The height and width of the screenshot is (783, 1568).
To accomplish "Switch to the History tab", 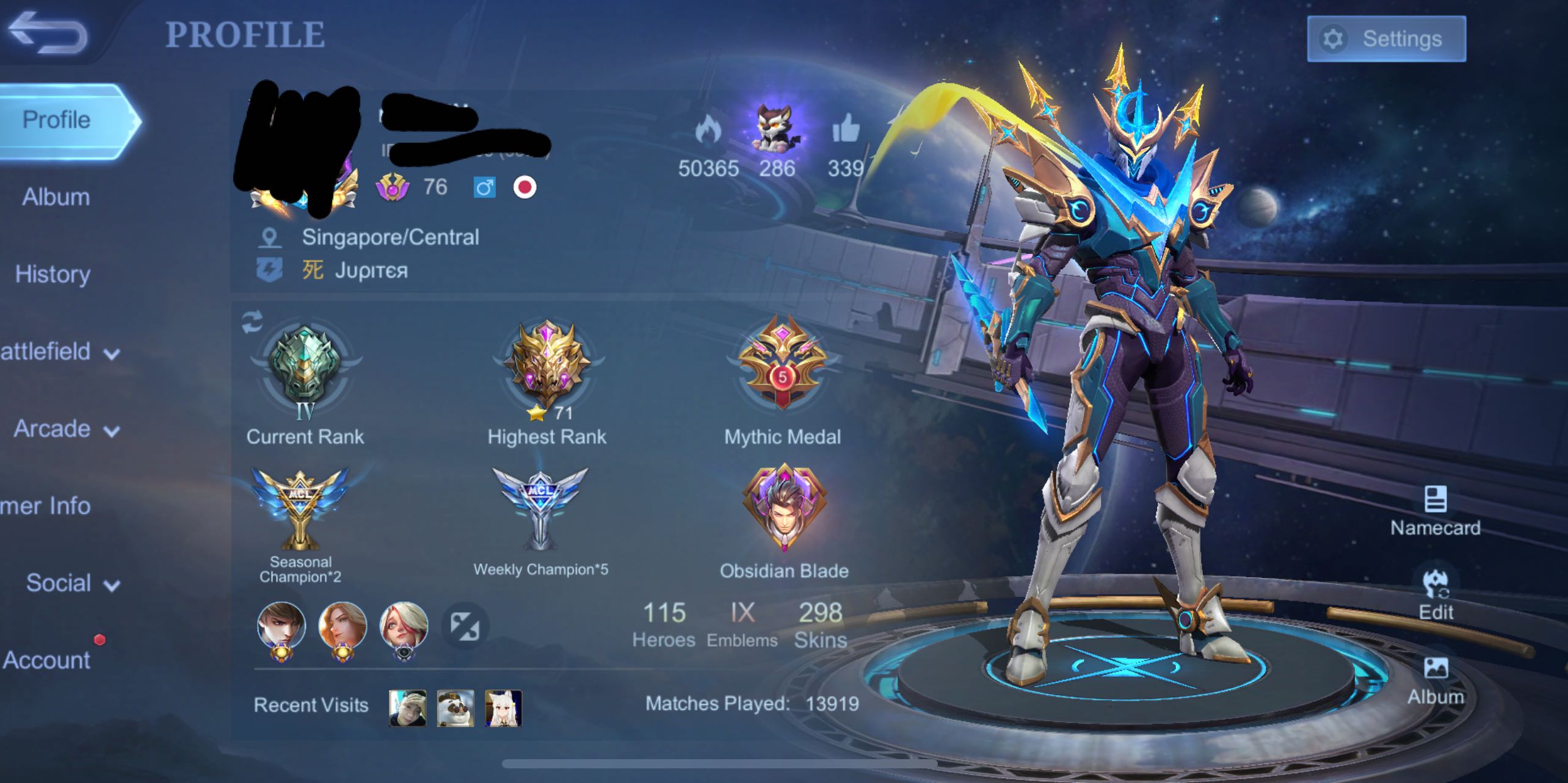I will [52, 275].
